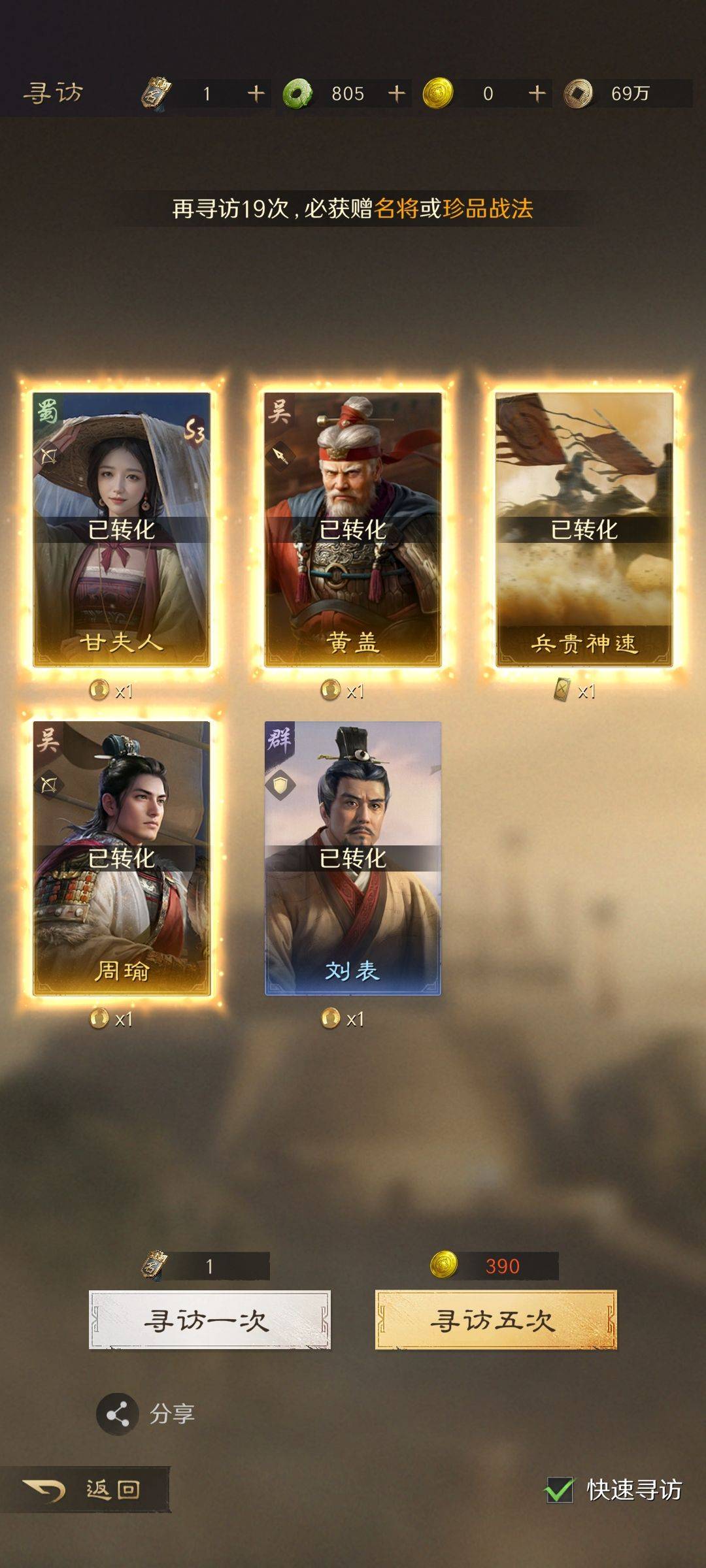706x1568 pixels.
Task: Select the 甘夫人 hero card
Action: pos(122,529)
